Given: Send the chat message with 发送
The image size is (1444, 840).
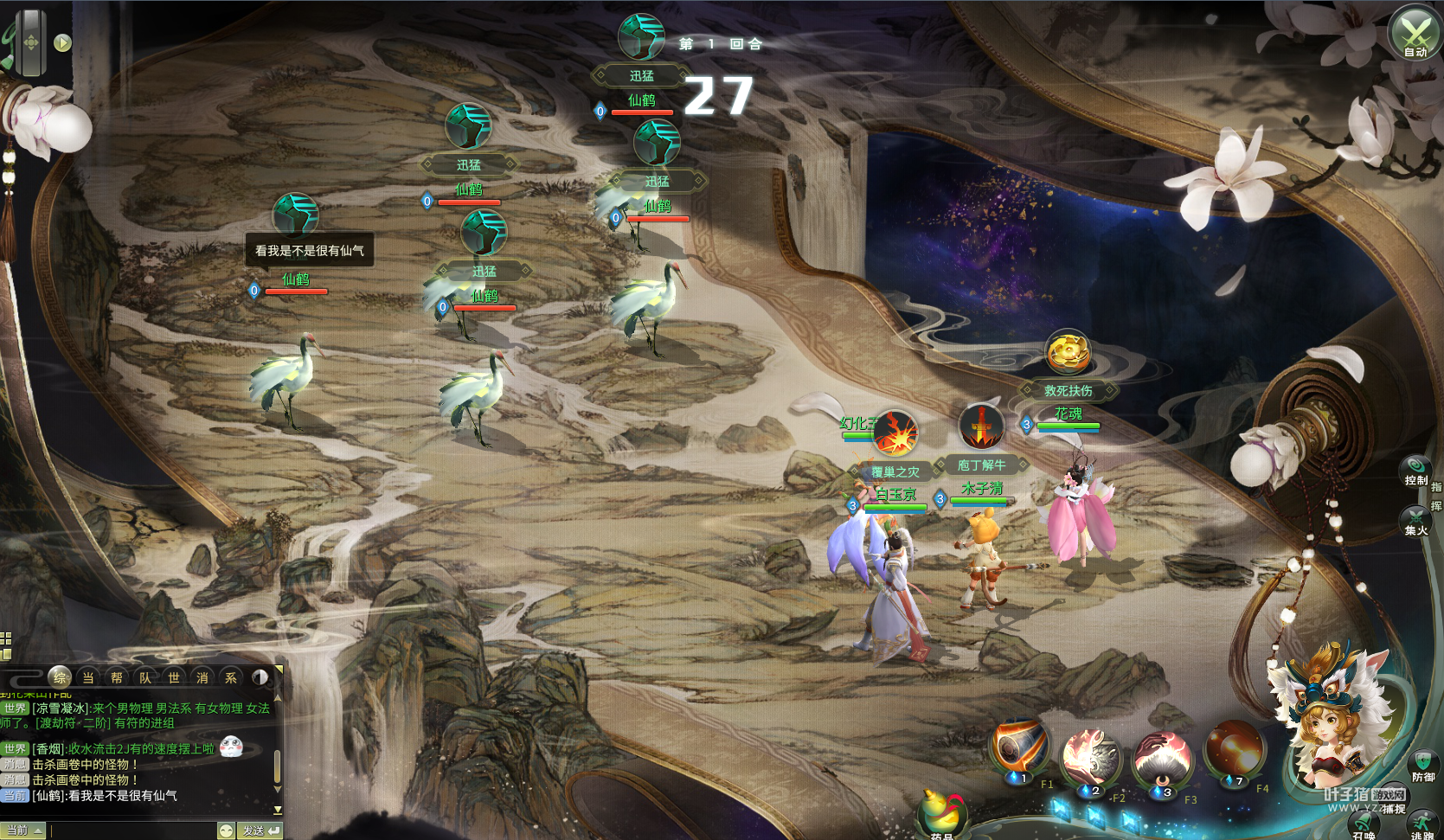Looking at the screenshot, I should pos(260,830).
